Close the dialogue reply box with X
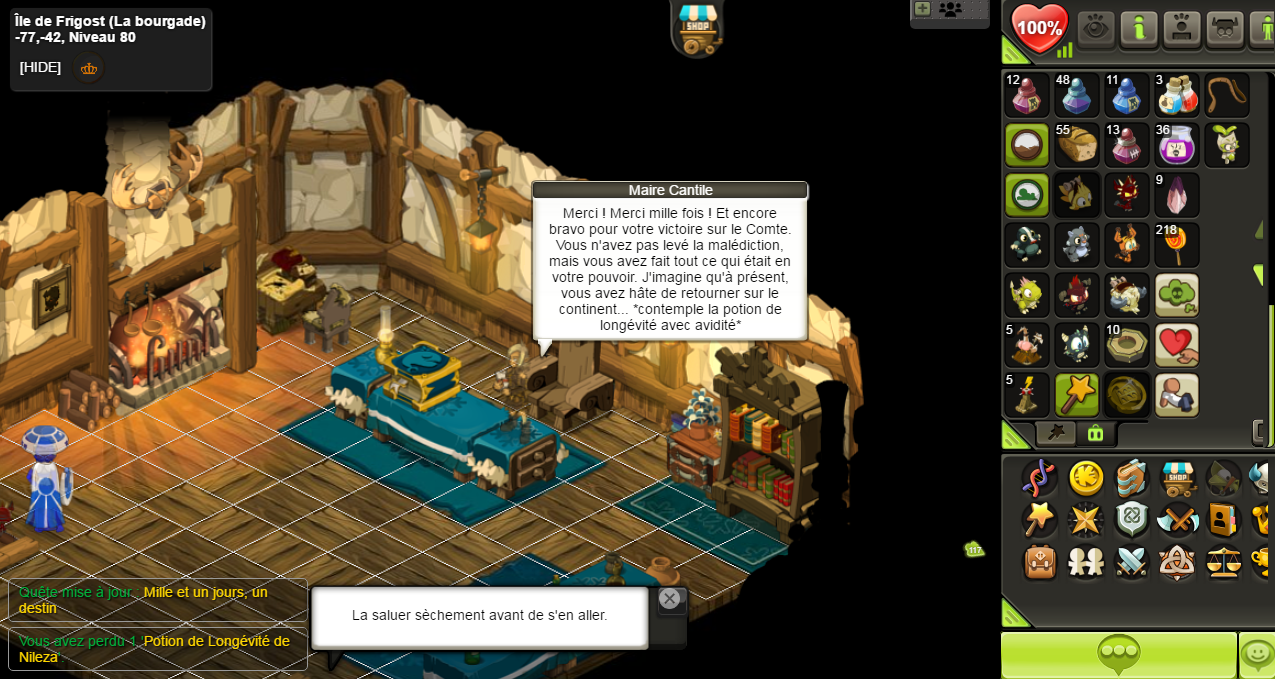This screenshot has width=1275, height=679. pos(670,599)
